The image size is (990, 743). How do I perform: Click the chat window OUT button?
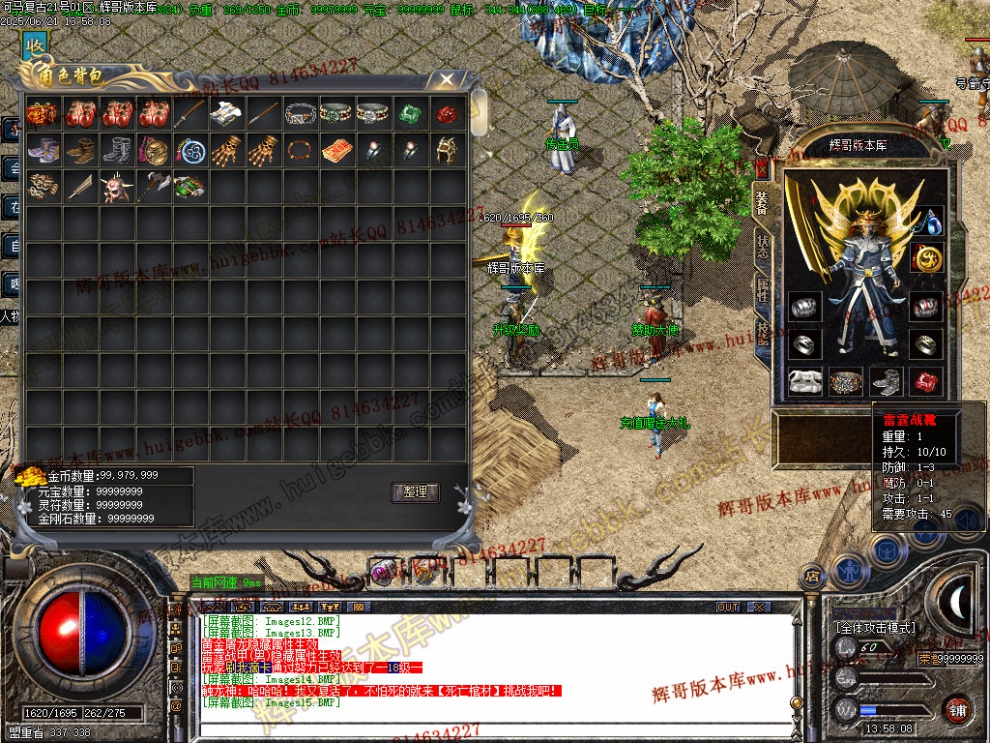point(728,606)
